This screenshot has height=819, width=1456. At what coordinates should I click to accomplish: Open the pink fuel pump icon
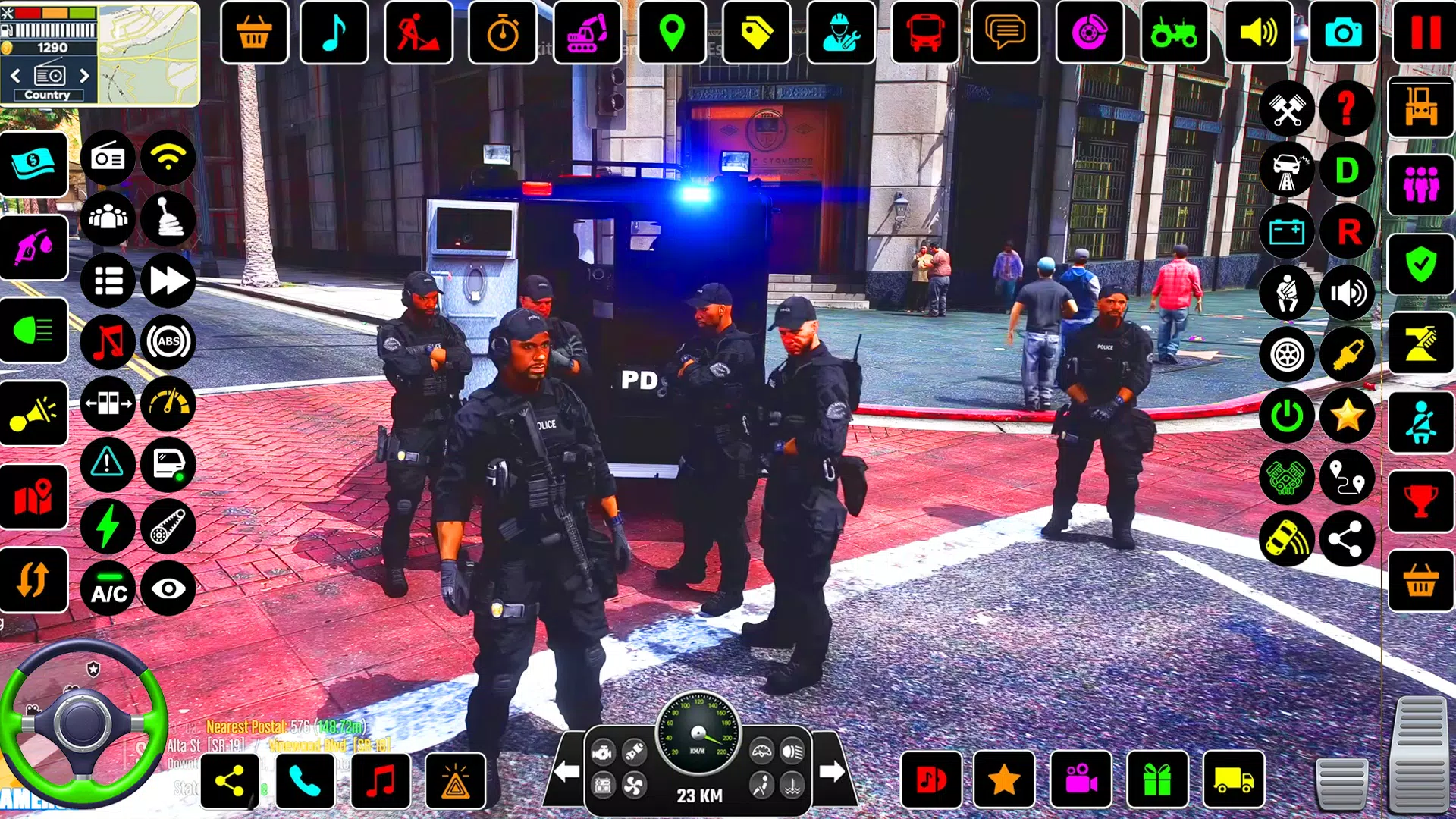(x=34, y=247)
